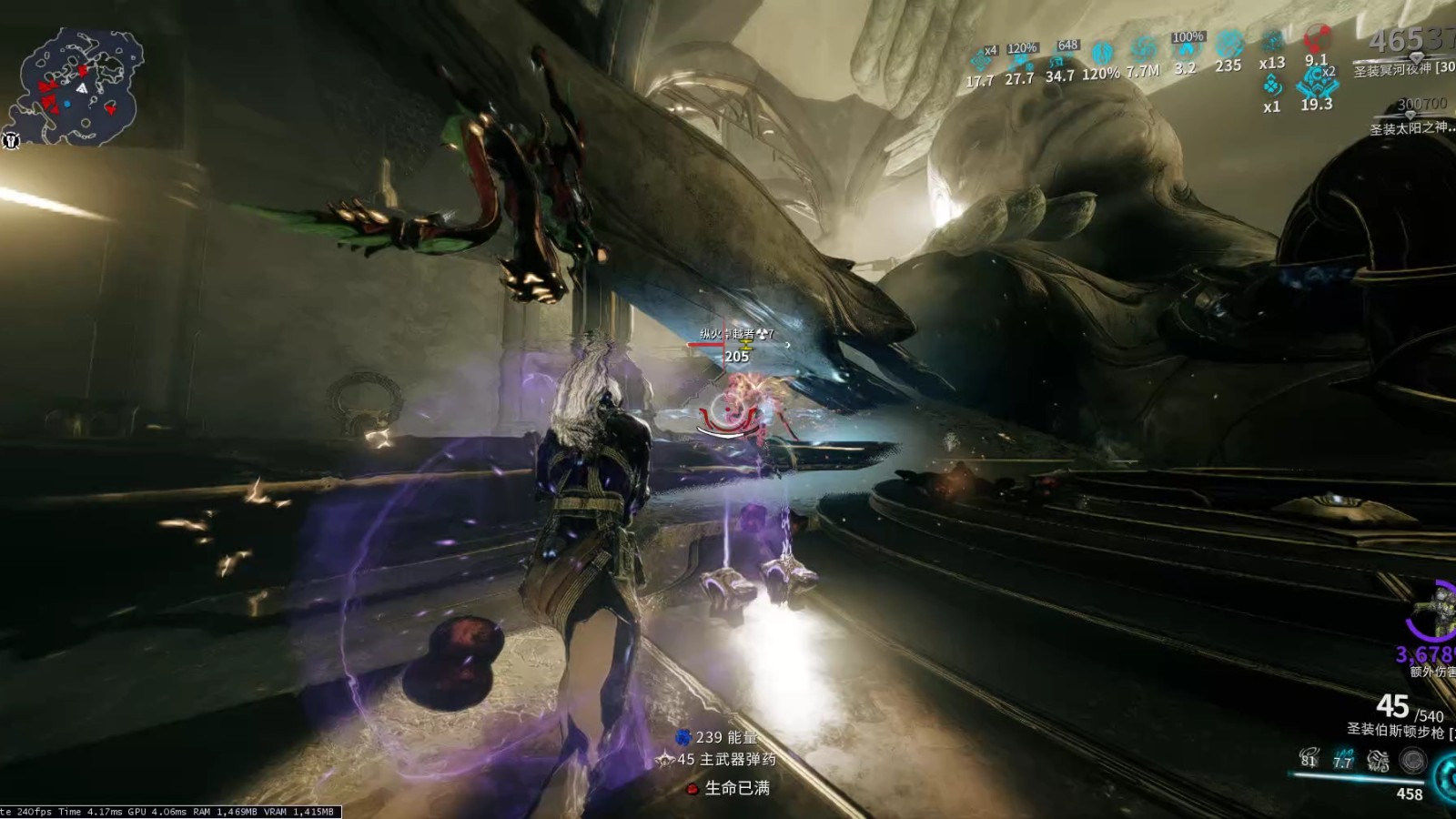Activate the glowing second ability showing 7.7
Viewport: 1456px width, 819px height.
[x=1342, y=759]
